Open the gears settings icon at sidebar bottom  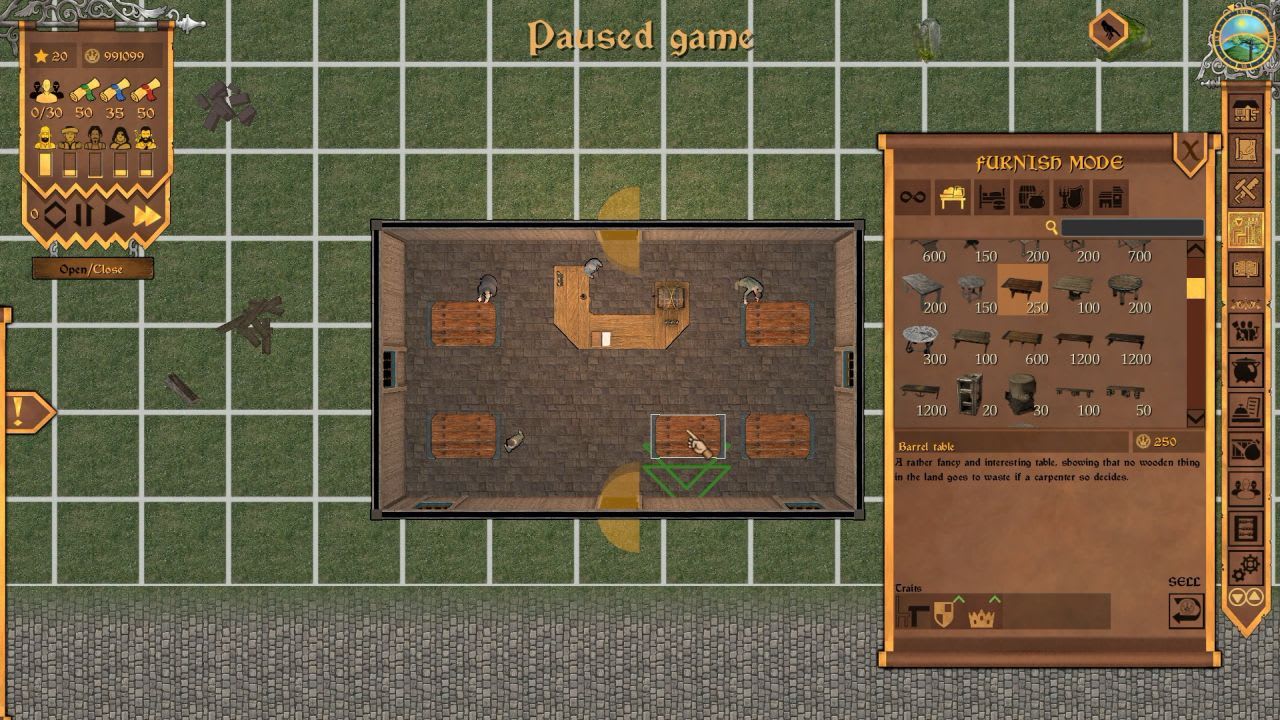pyautogui.click(x=1246, y=563)
